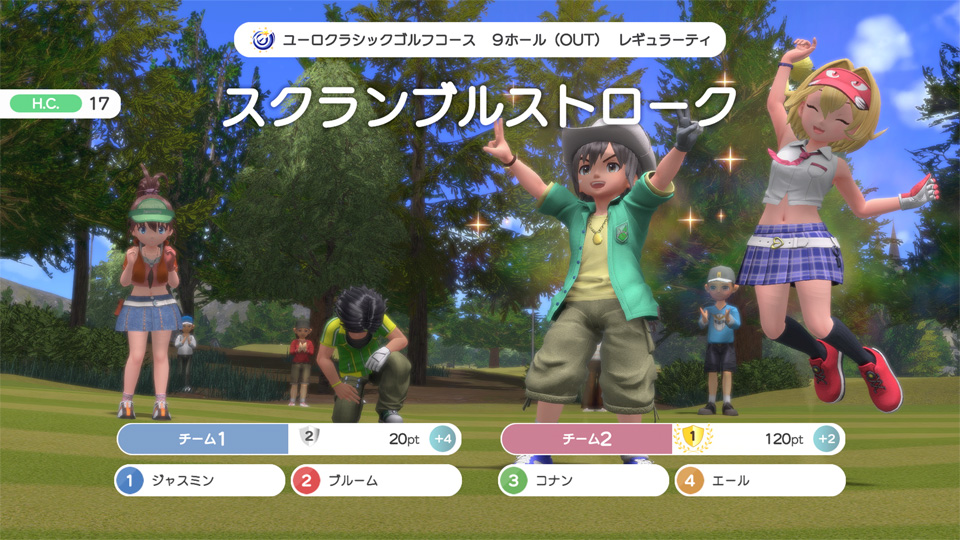Click the ユーロクラシックゴルフコース course banner

480,40
